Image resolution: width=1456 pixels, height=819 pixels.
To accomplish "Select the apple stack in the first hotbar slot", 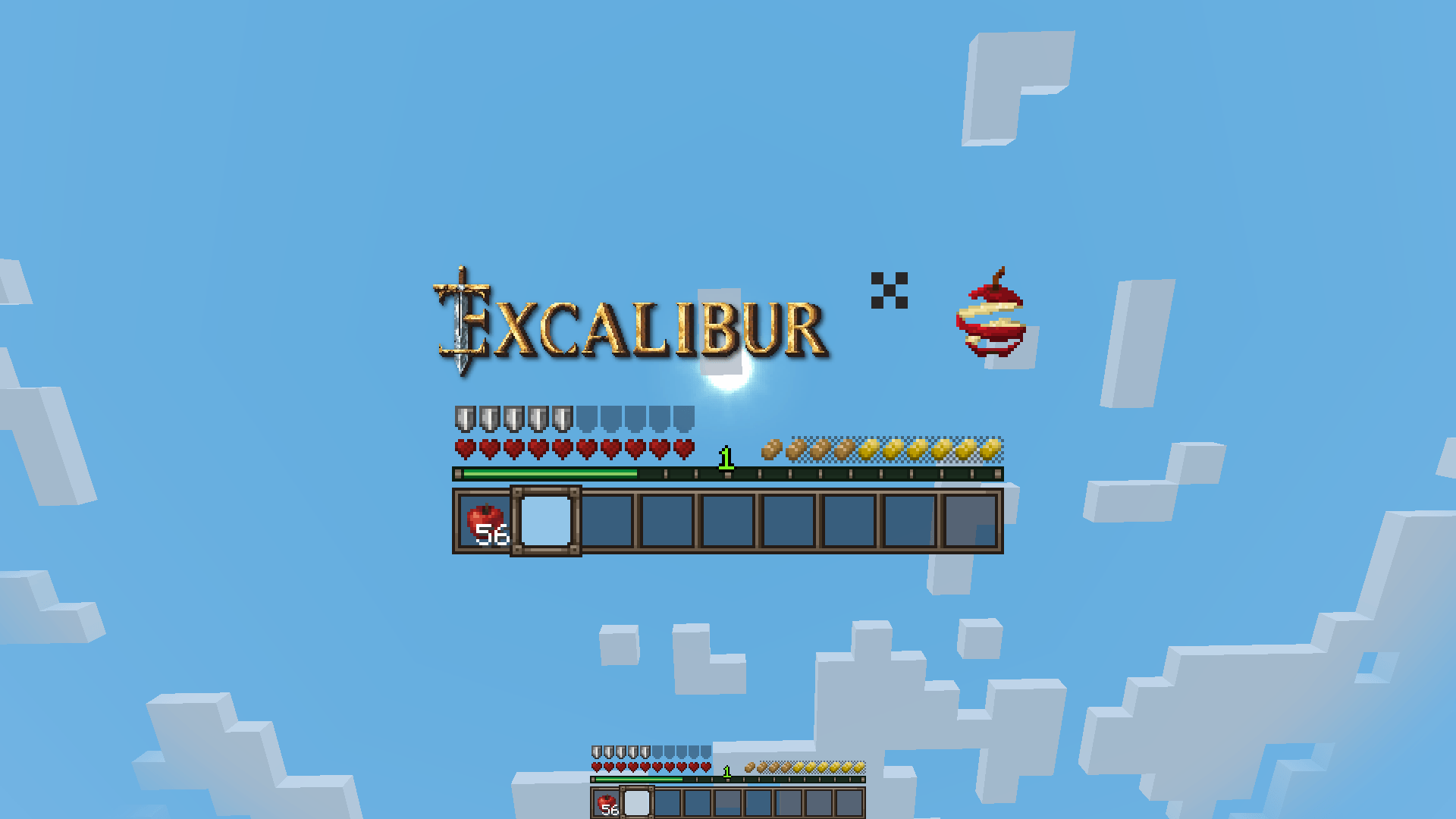I will [485, 523].
